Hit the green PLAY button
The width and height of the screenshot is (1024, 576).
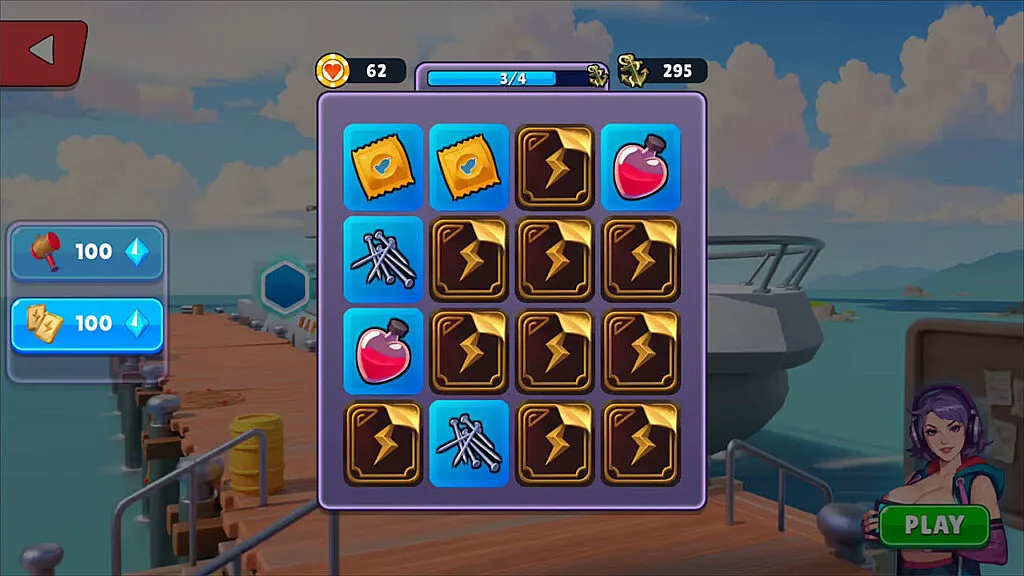(934, 525)
